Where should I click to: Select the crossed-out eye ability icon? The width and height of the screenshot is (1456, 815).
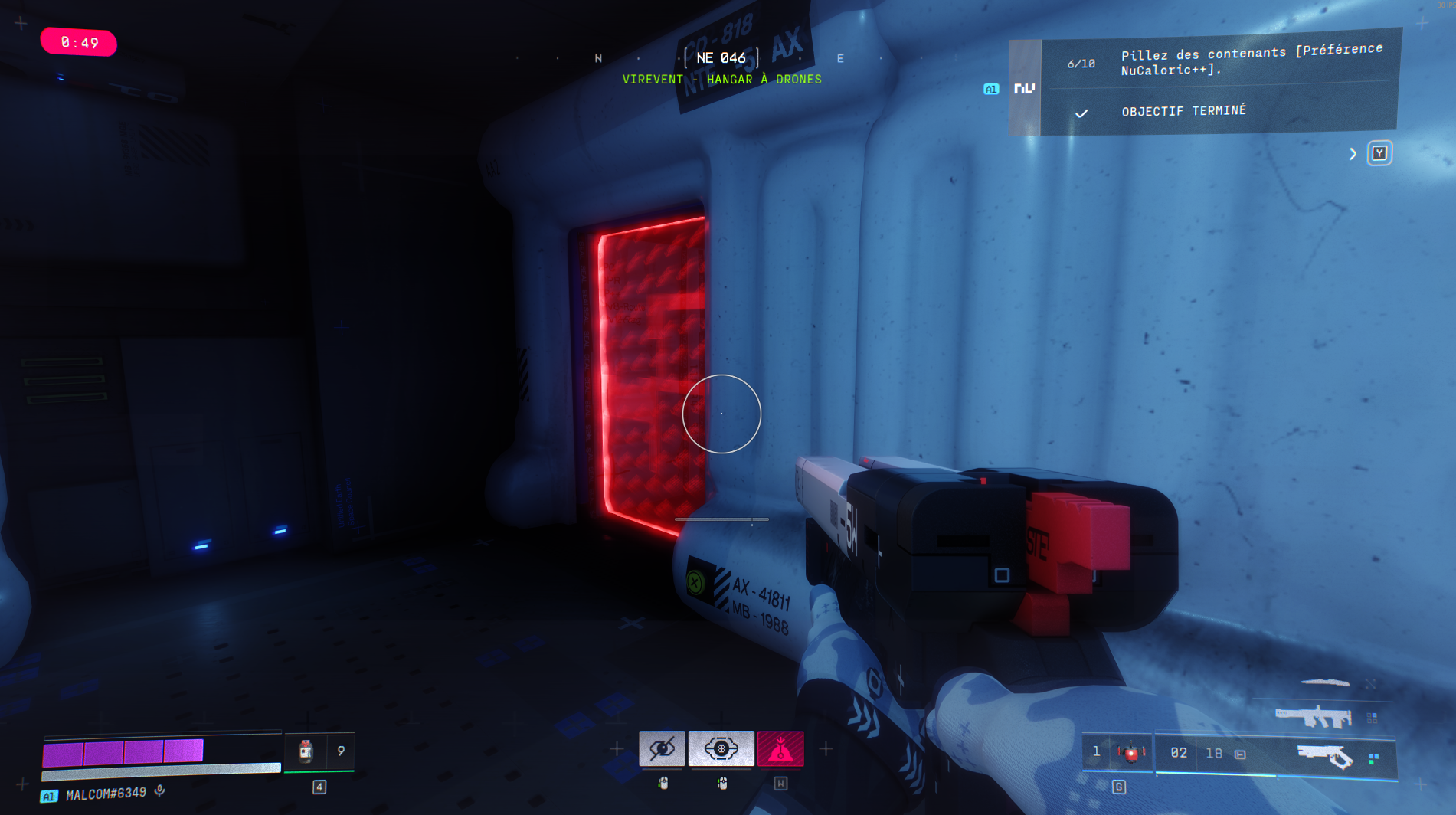662,748
